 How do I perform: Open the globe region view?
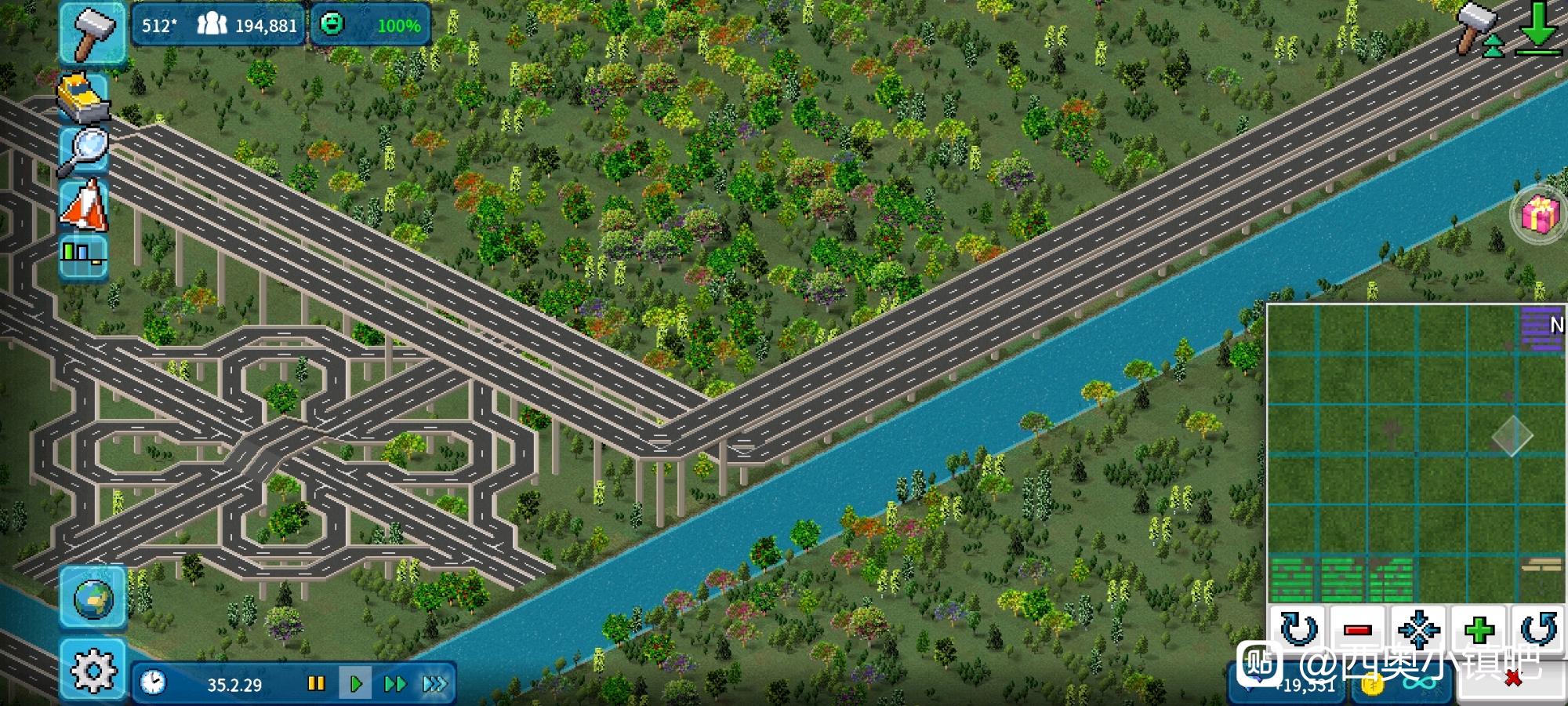click(x=93, y=598)
